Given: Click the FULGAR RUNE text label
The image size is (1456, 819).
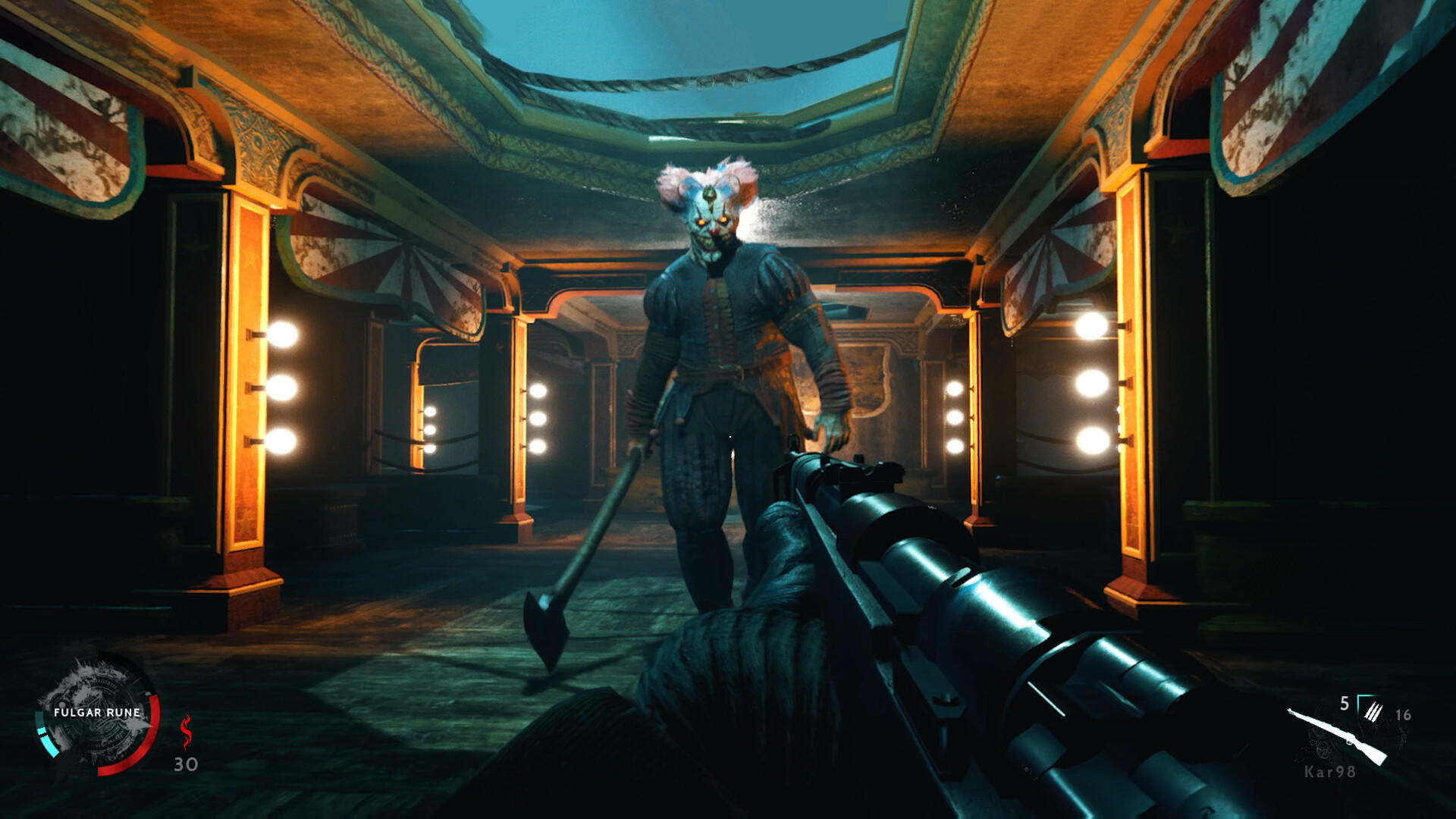Looking at the screenshot, I should [97, 712].
